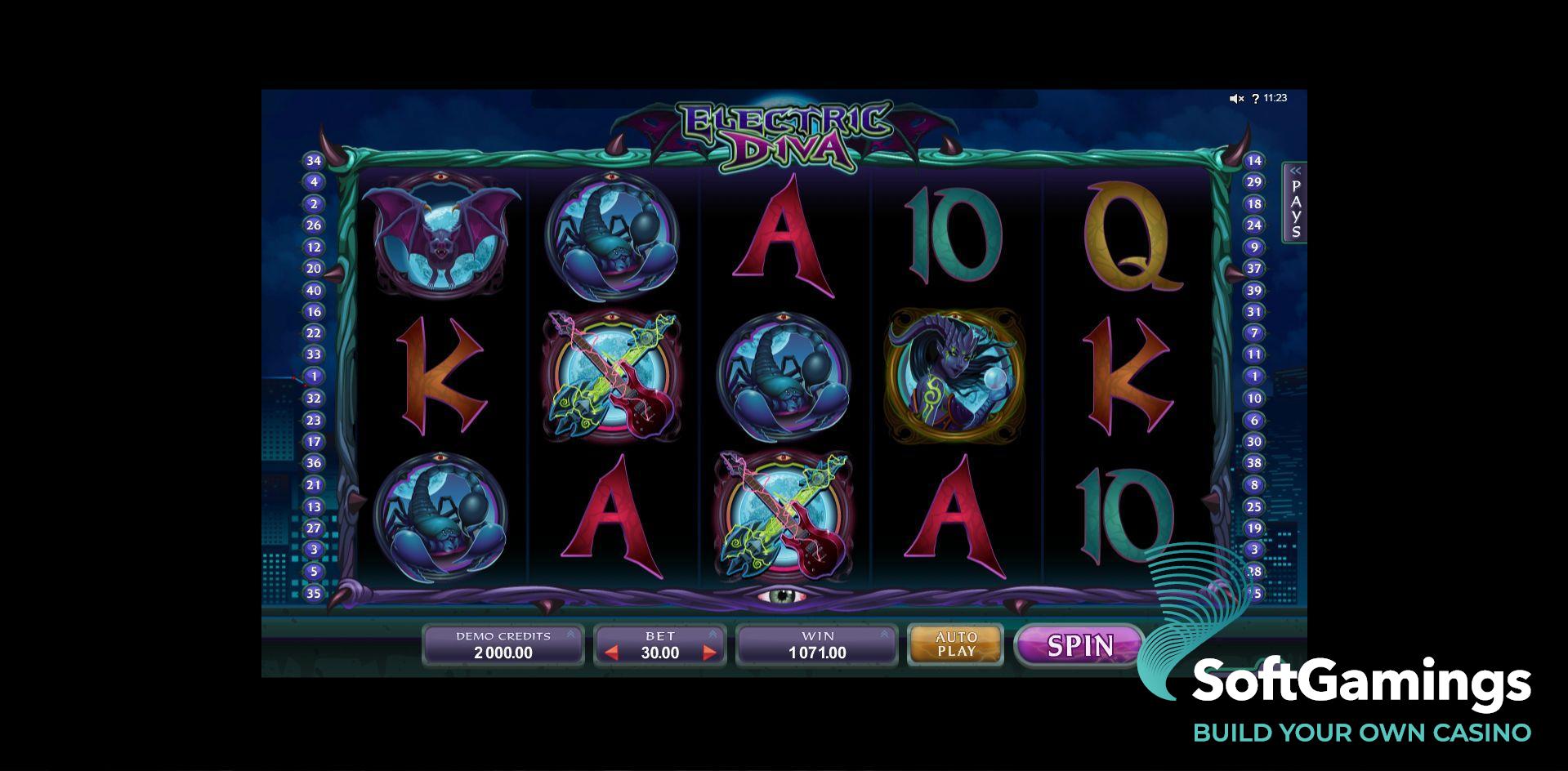The width and height of the screenshot is (1568, 771).
Task: Show payline number 37
Action: (x=1253, y=269)
